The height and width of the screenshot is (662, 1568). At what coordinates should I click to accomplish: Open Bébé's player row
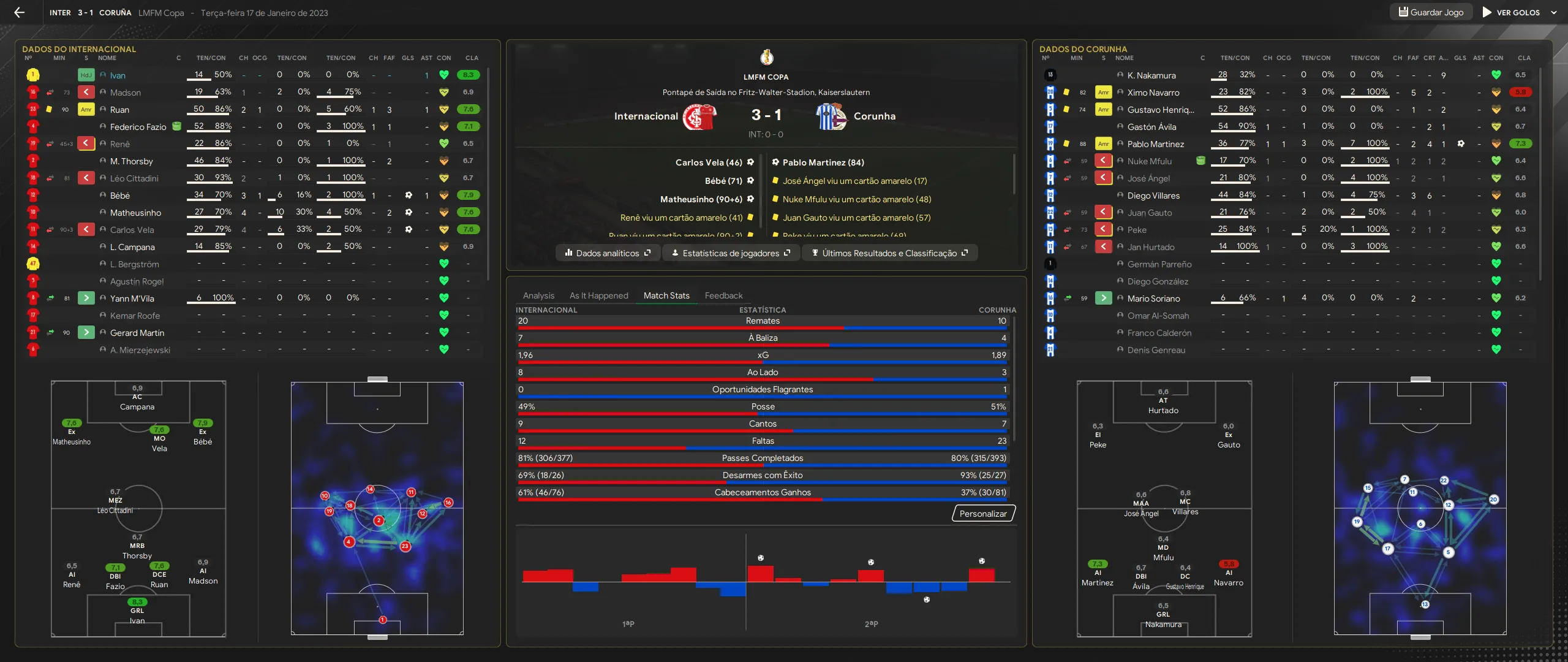point(120,196)
